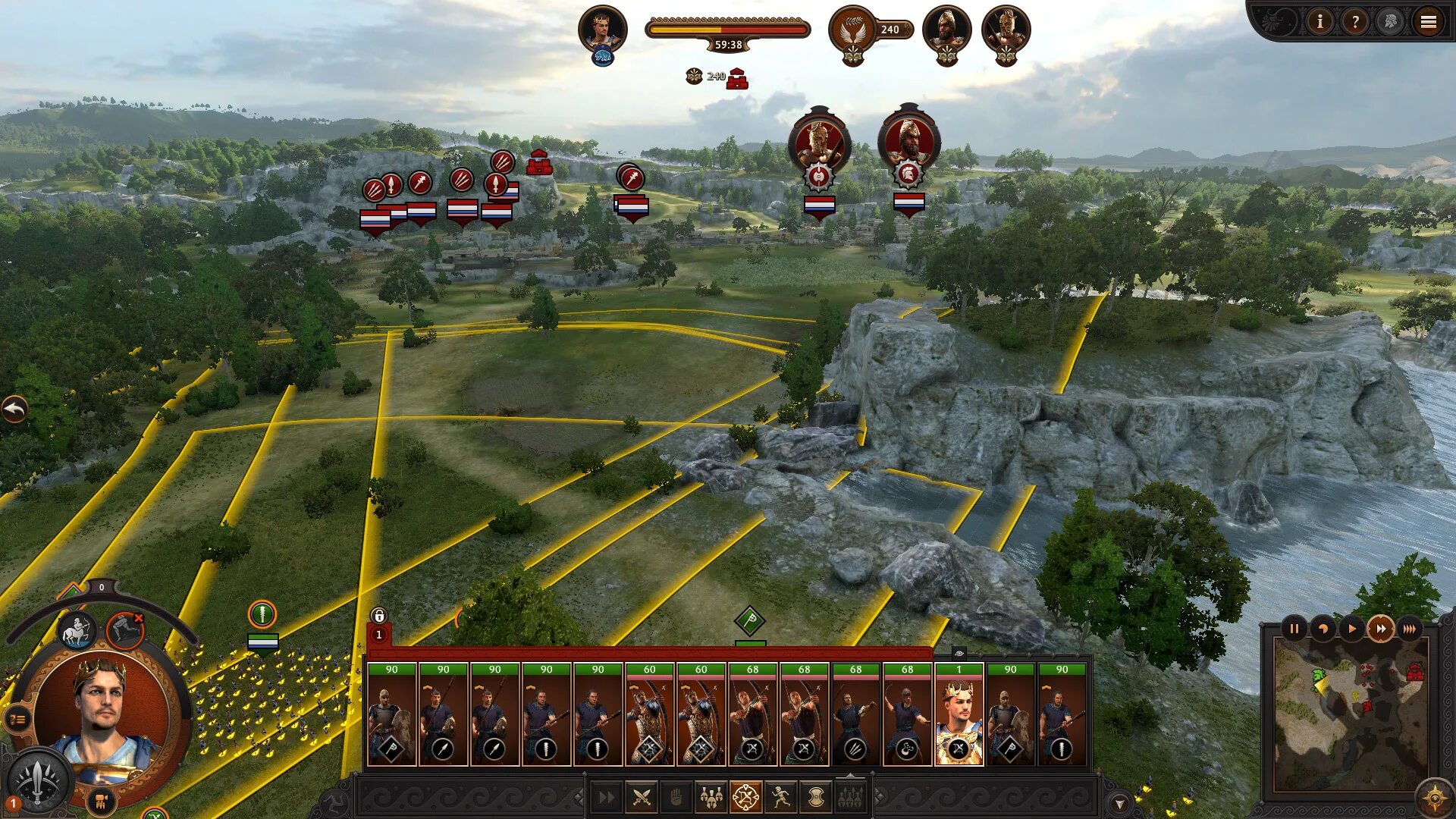Set battle speed to slow motion
This screenshot has height=819, width=1456.
coord(1323,629)
